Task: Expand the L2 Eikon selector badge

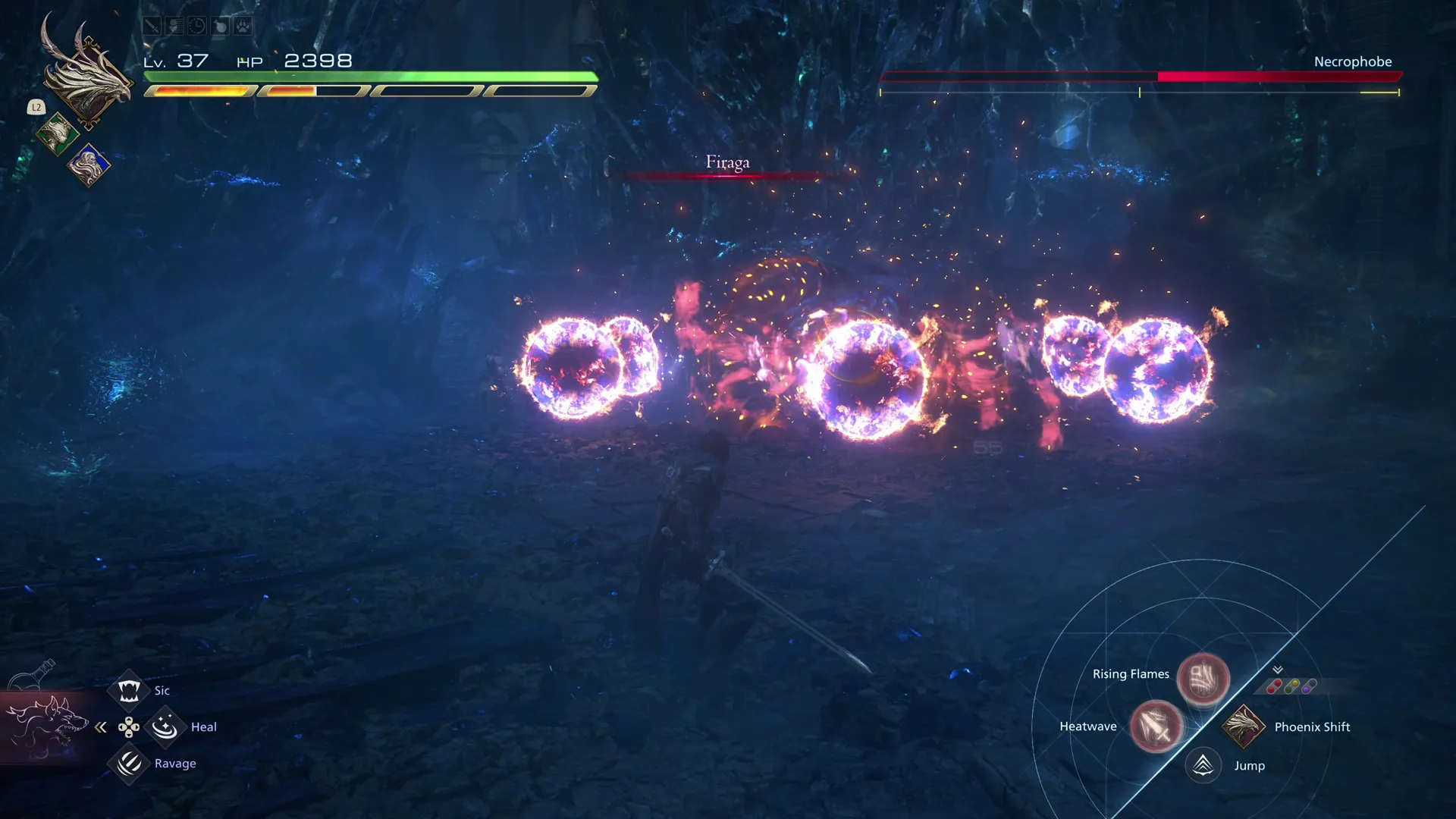Action: [35, 107]
